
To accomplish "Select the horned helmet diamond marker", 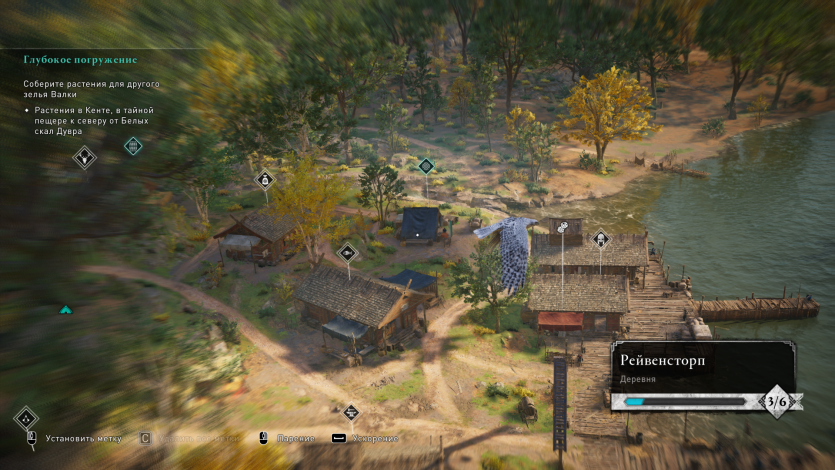I will (x=86, y=156).
